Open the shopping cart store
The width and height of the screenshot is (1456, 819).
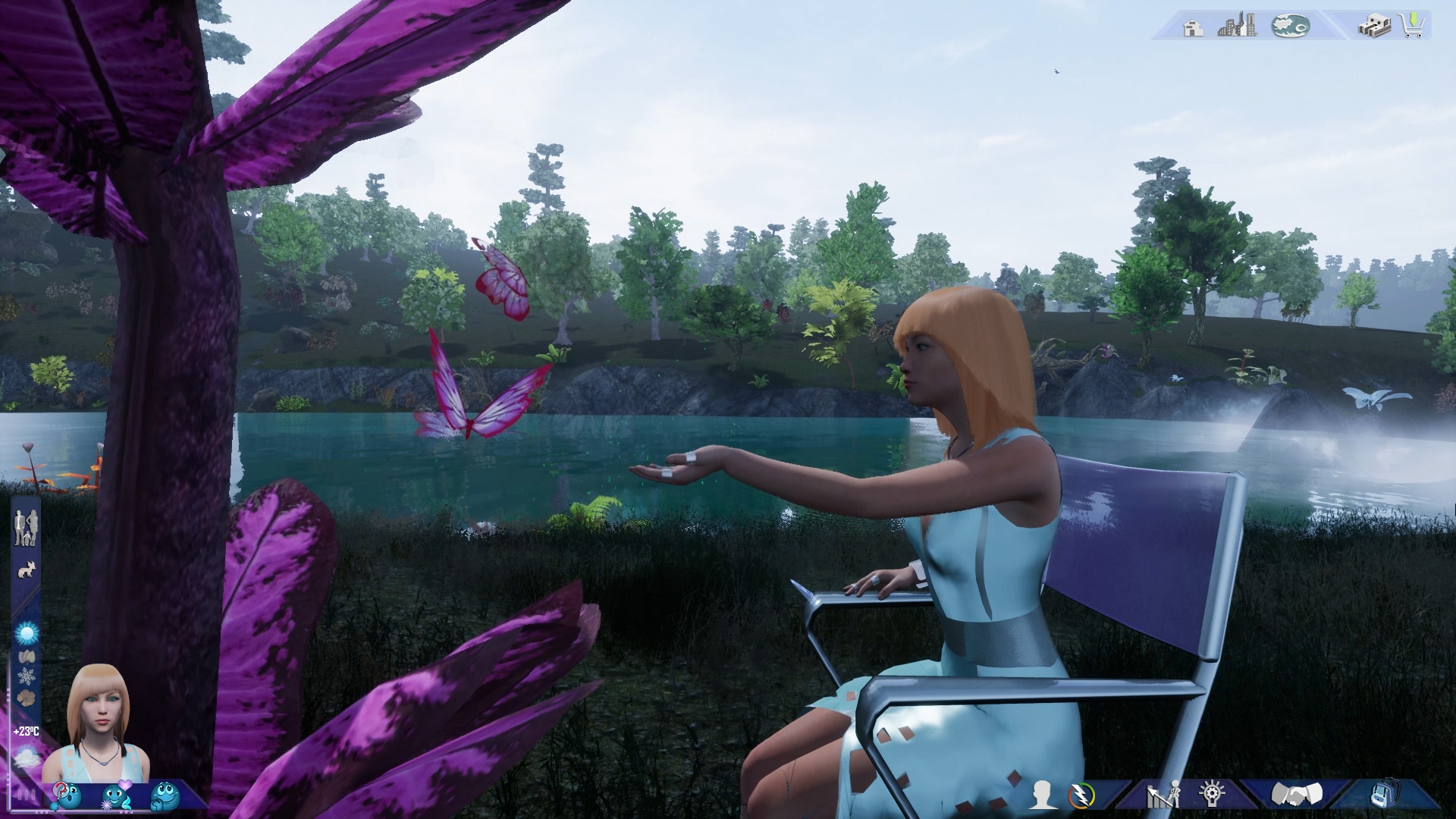[x=1413, y=27]
